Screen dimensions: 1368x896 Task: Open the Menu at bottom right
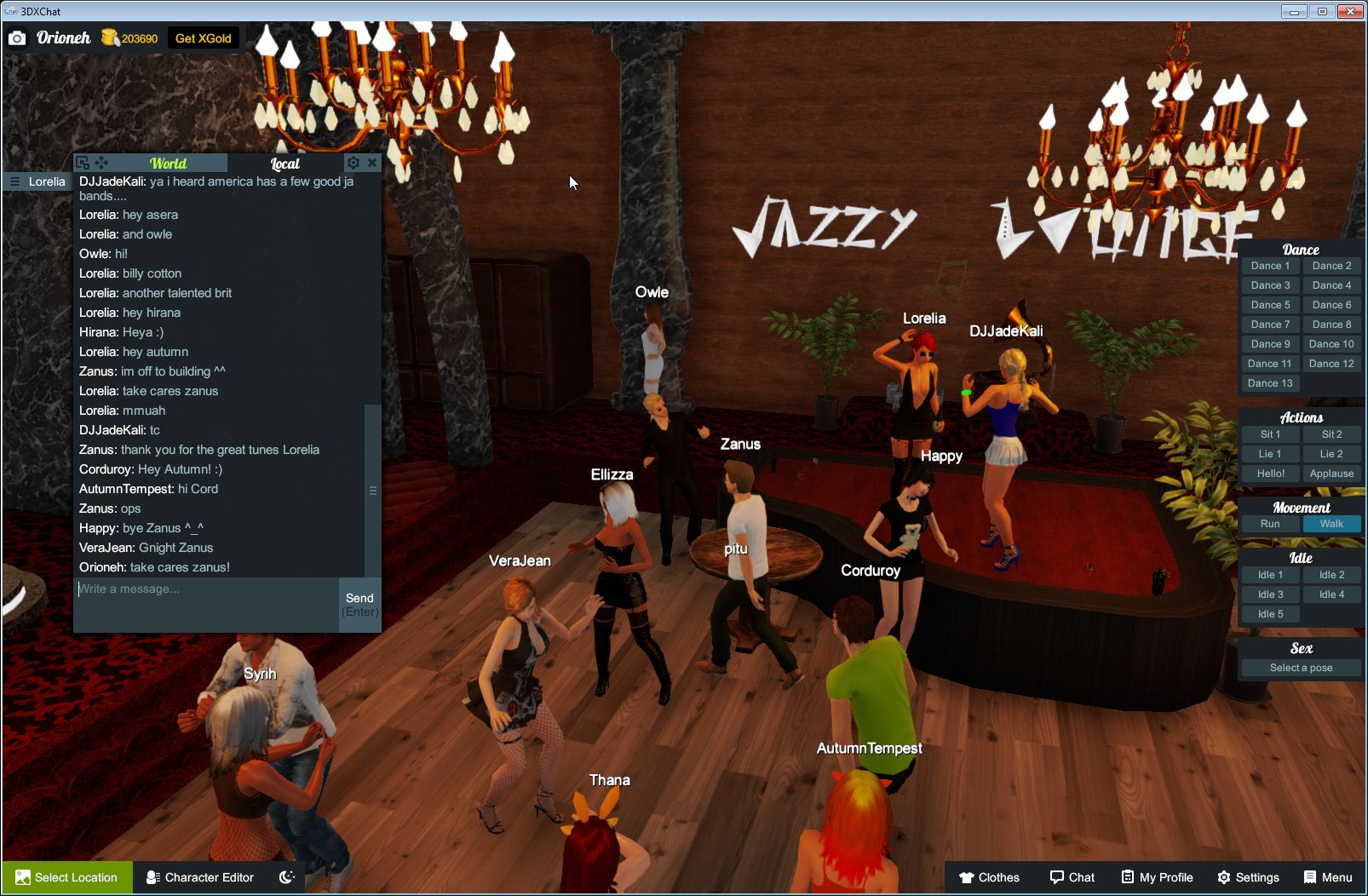(1327, 877)
